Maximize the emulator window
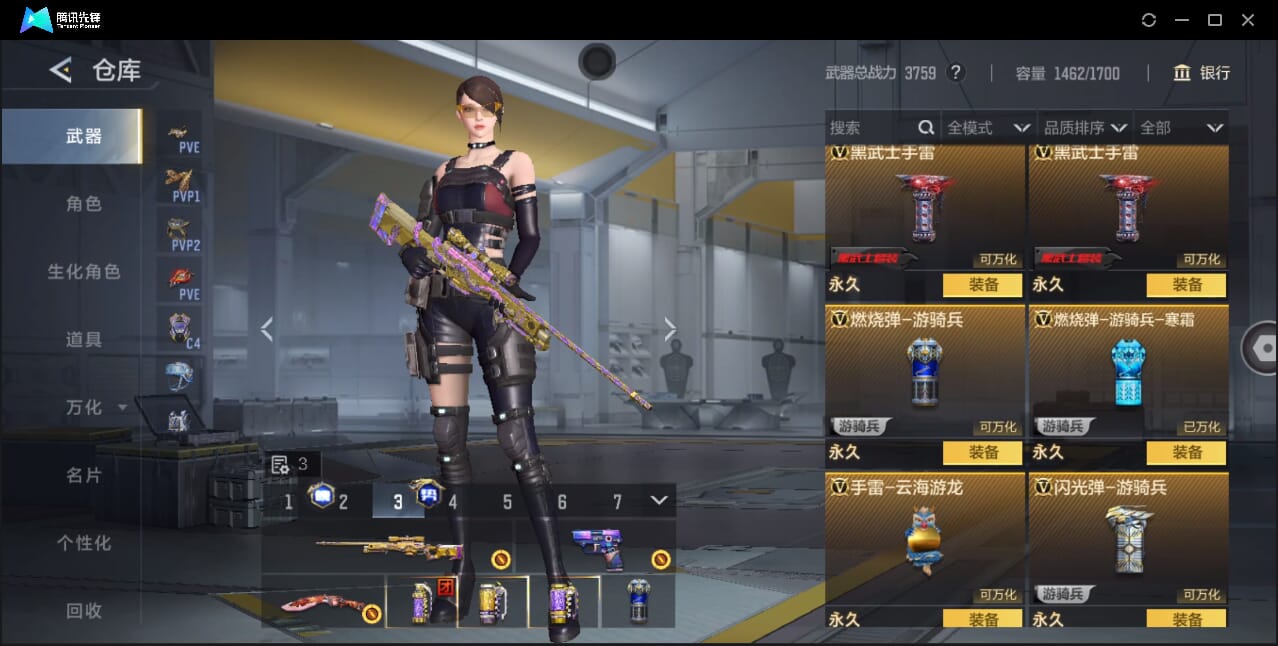1278x646 pixels. pos(1215,20)
